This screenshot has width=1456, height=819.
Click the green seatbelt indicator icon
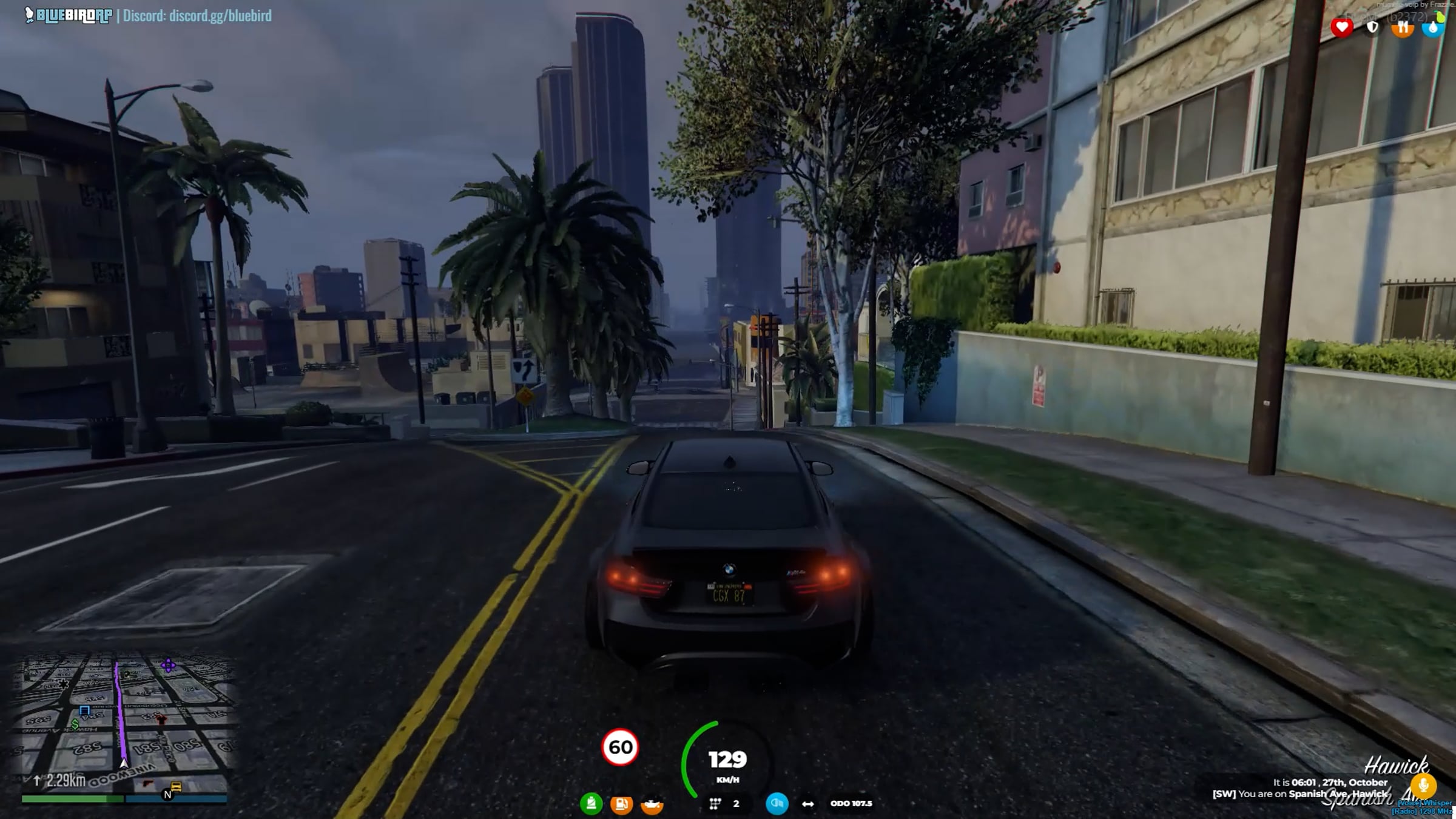591,804
